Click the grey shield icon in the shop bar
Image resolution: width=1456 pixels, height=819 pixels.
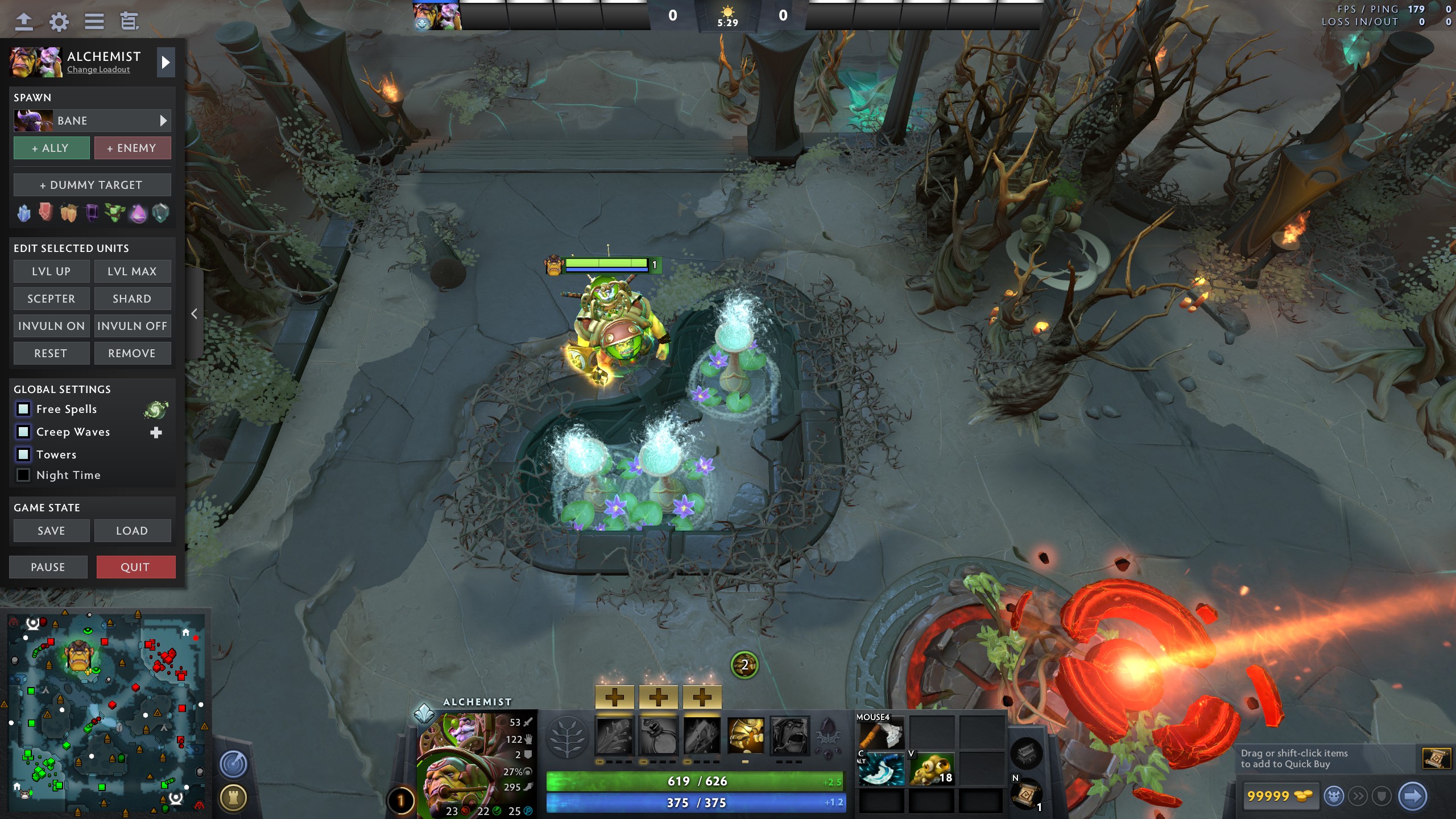(1381, 796)
